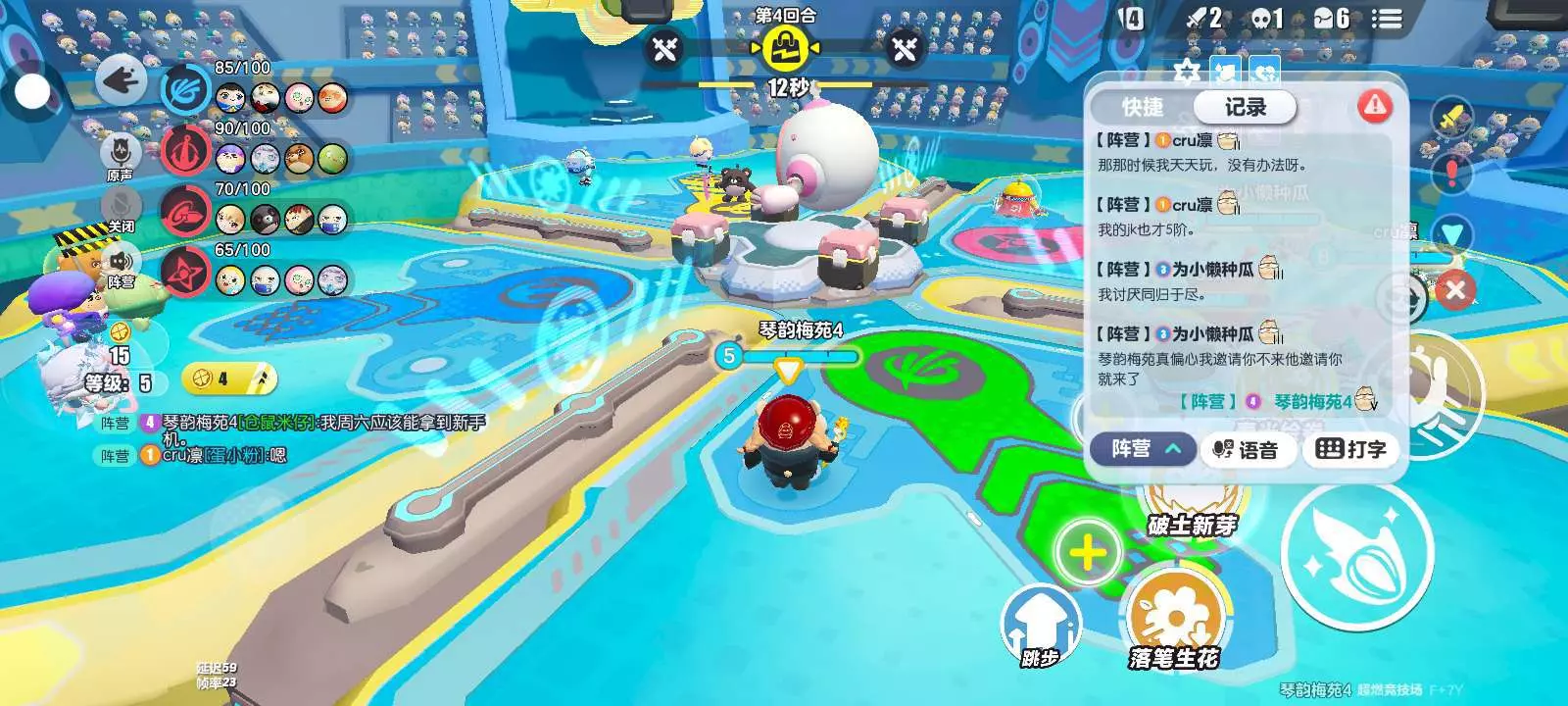The height and width of the screenshot is (706, 1568).
Task: Close the chat panel with red X
Action: tap(1454, 290)
